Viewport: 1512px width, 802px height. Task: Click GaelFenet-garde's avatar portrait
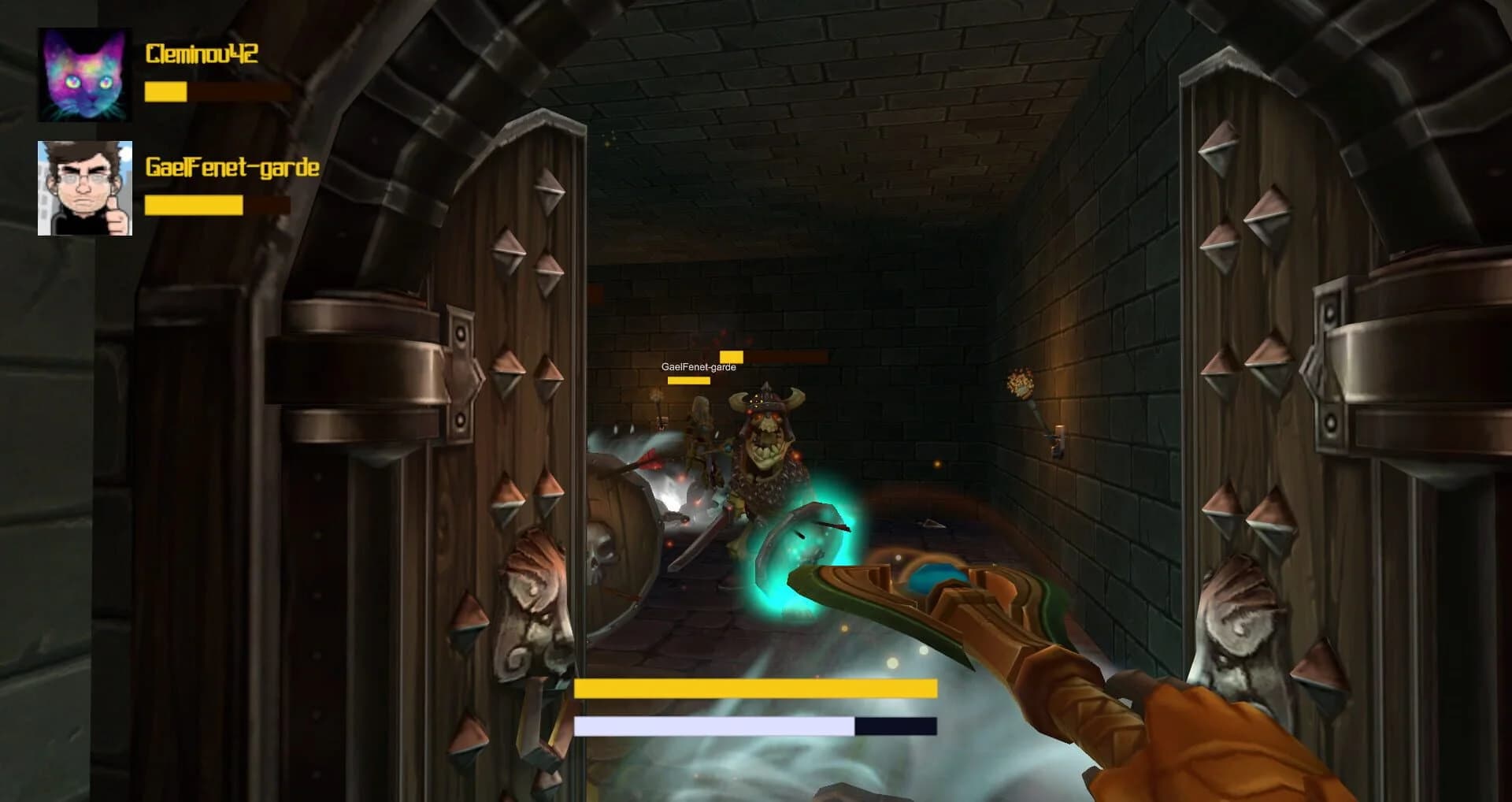pos(83,187)
